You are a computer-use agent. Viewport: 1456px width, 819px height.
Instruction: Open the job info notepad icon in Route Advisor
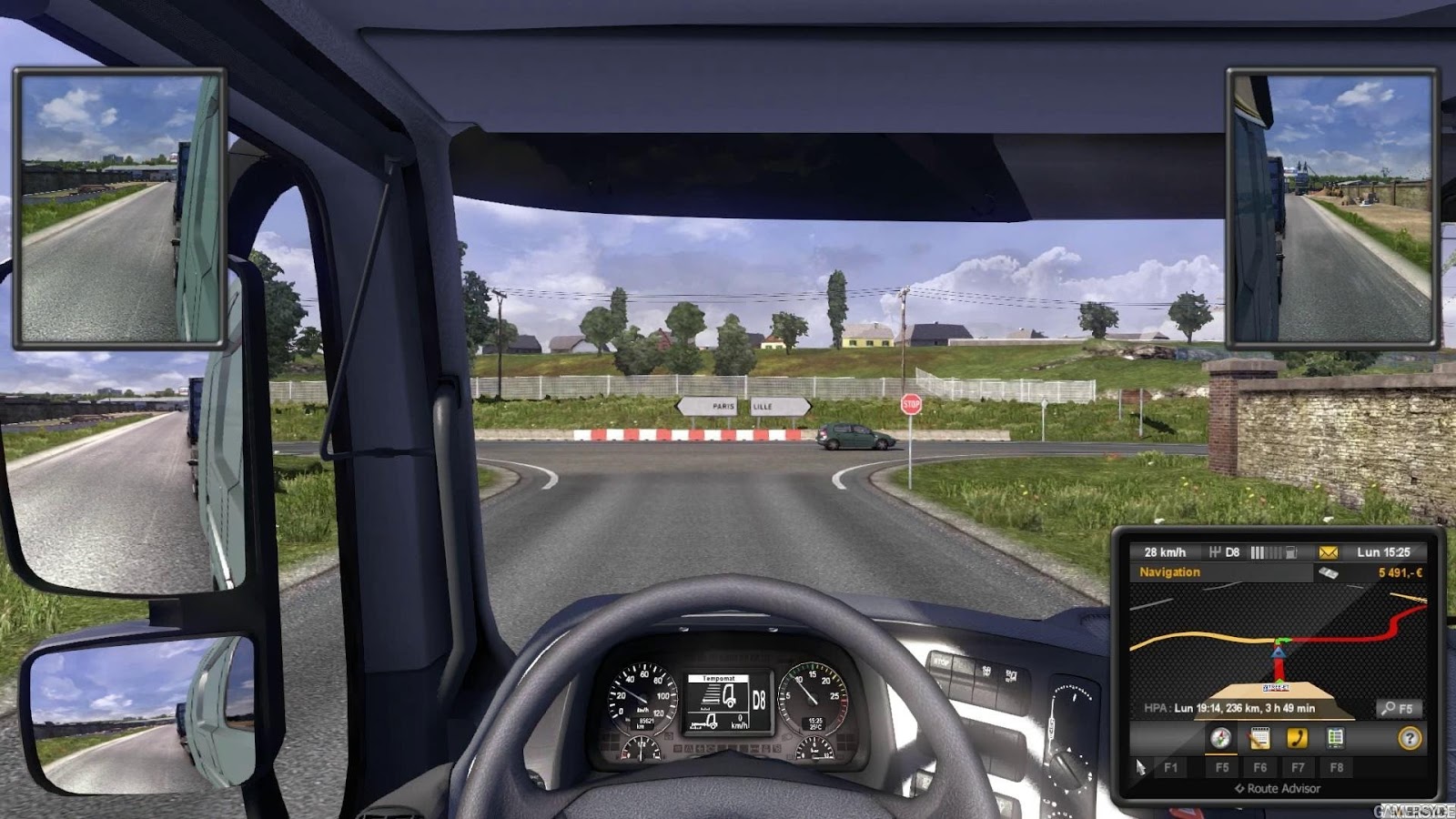(1260, 738)
